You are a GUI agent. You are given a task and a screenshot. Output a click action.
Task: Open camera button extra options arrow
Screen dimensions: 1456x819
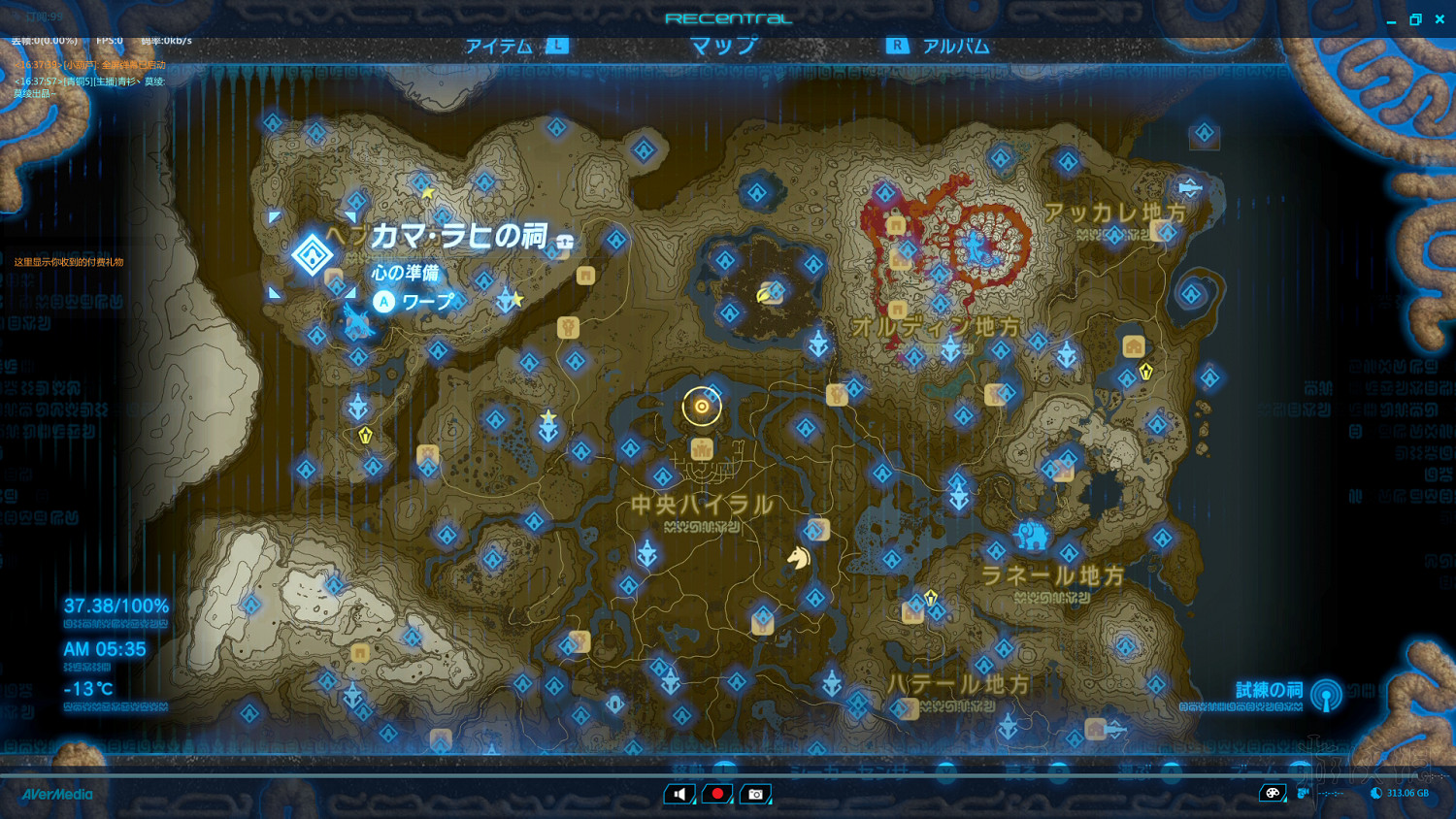[771, 802]
